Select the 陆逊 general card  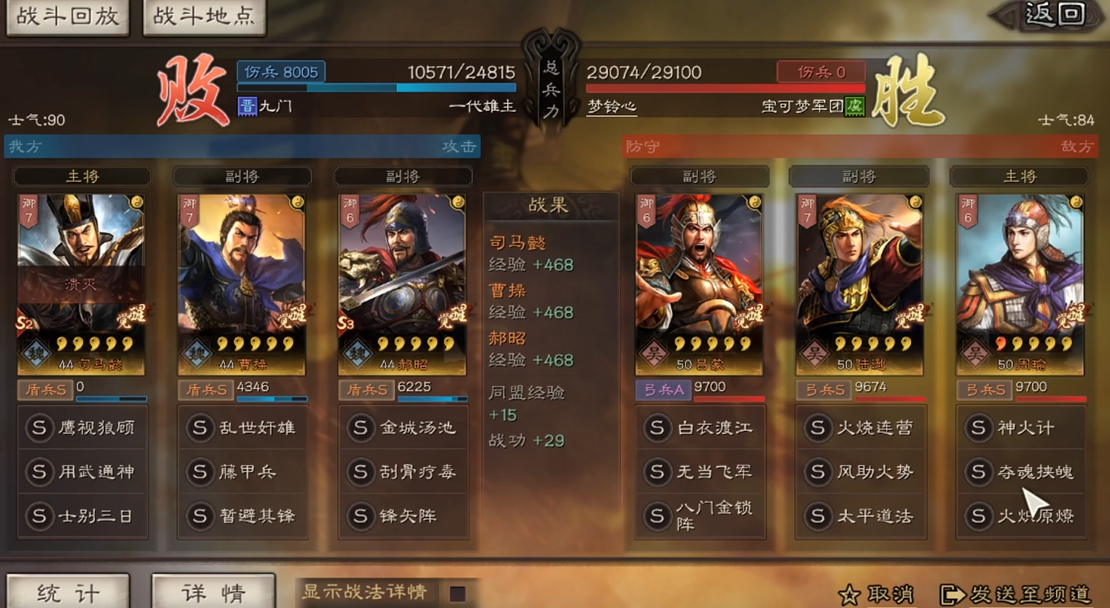coord(859,284)
